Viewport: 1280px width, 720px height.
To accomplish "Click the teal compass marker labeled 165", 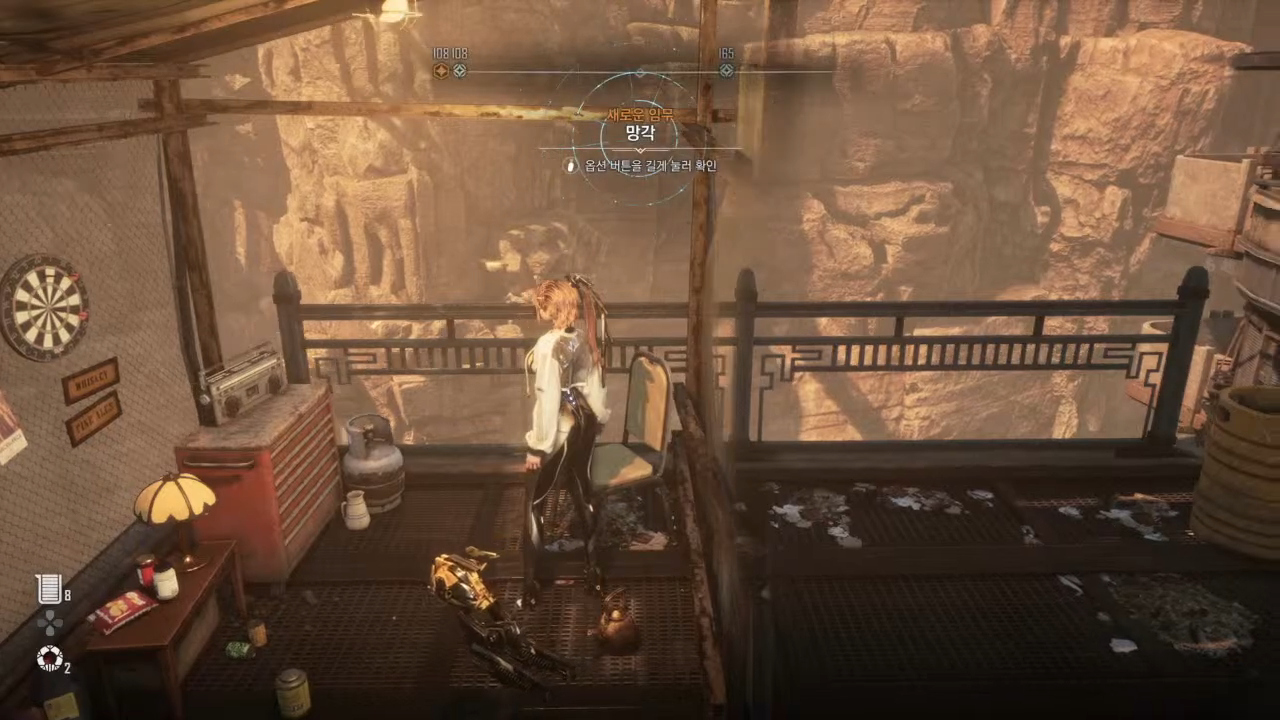I will 727,70.
